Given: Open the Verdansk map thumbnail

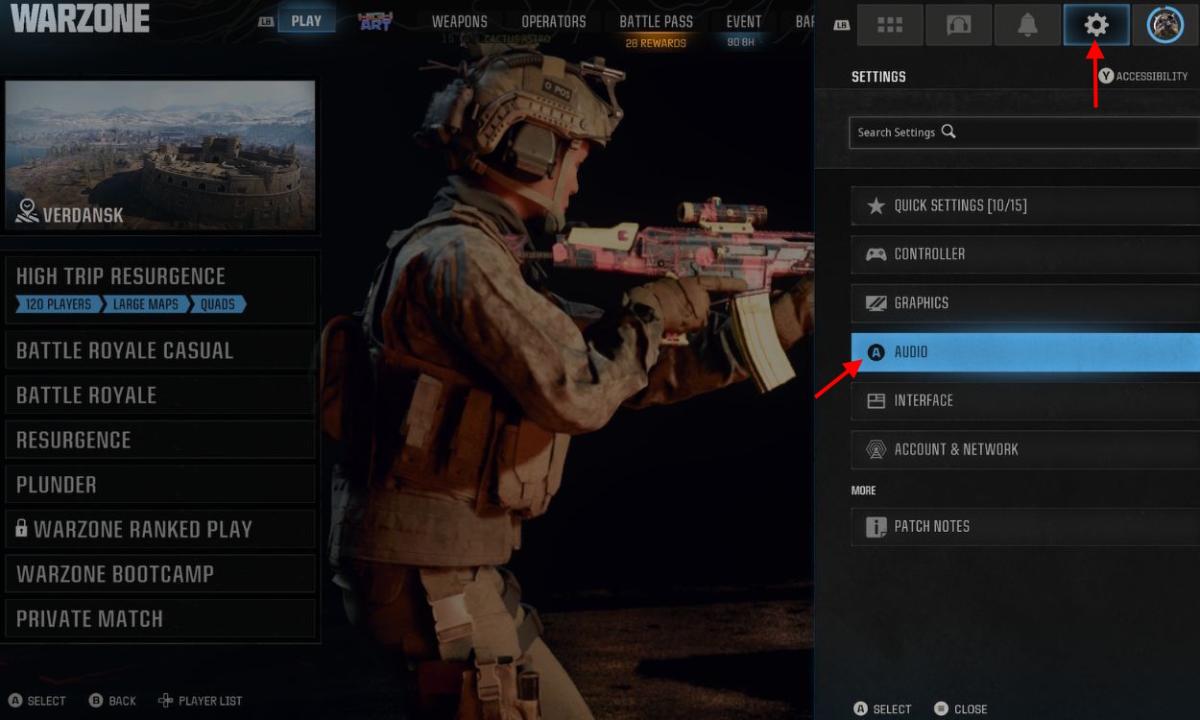Looking at the screenshot, I should tap(160, 155).
